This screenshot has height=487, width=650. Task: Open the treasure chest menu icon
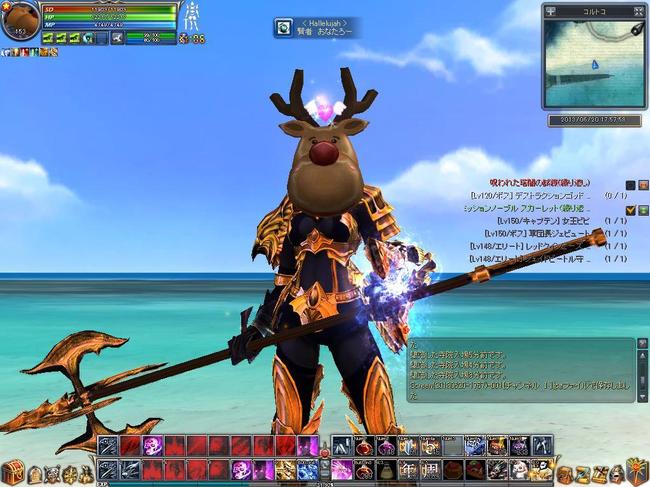click(x=13, y=472)
